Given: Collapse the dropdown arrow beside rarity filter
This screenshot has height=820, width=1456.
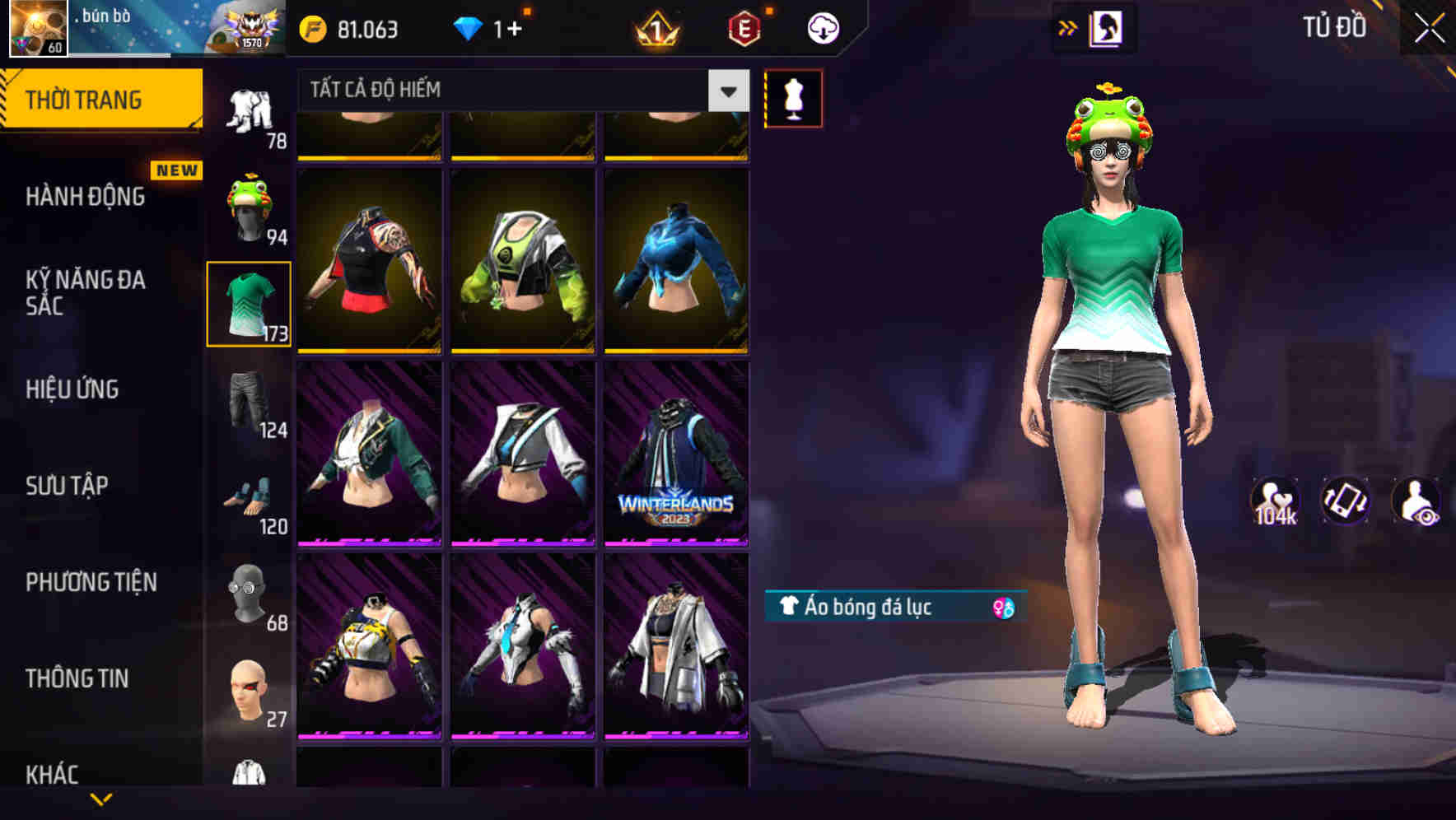Looking at the screenshot, I should click(726, 90).
